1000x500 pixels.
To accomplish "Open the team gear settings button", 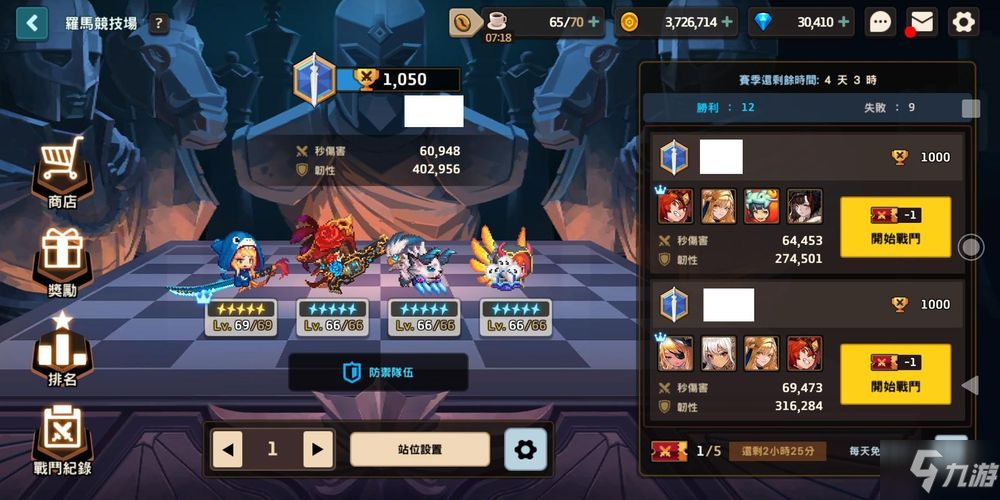I will (x=525, y=450).
